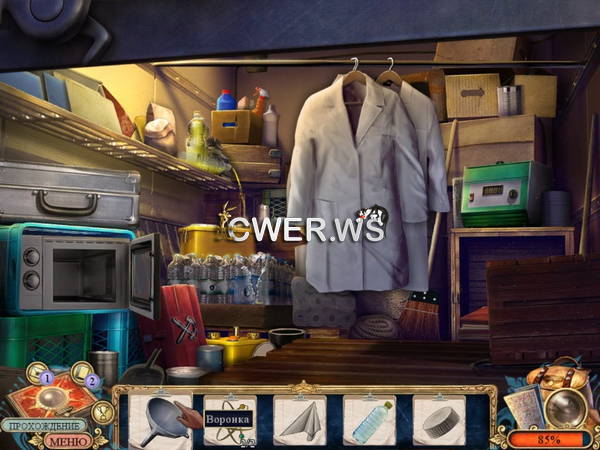Choose the water bottle item slot
Image resolution: width=600 pixels, height=450 pixels.
point(370,418)
